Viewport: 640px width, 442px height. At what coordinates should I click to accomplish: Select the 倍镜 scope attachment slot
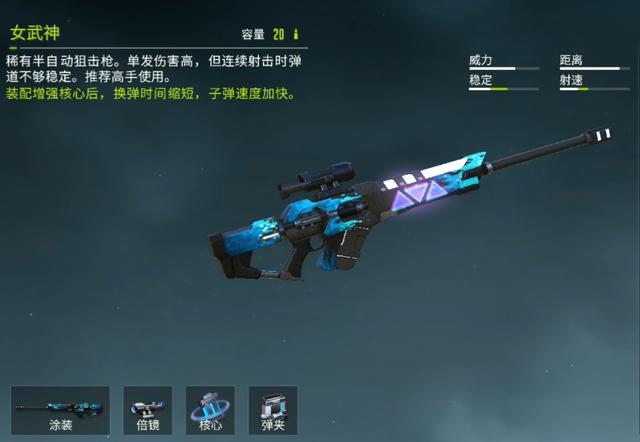[148, 410]
